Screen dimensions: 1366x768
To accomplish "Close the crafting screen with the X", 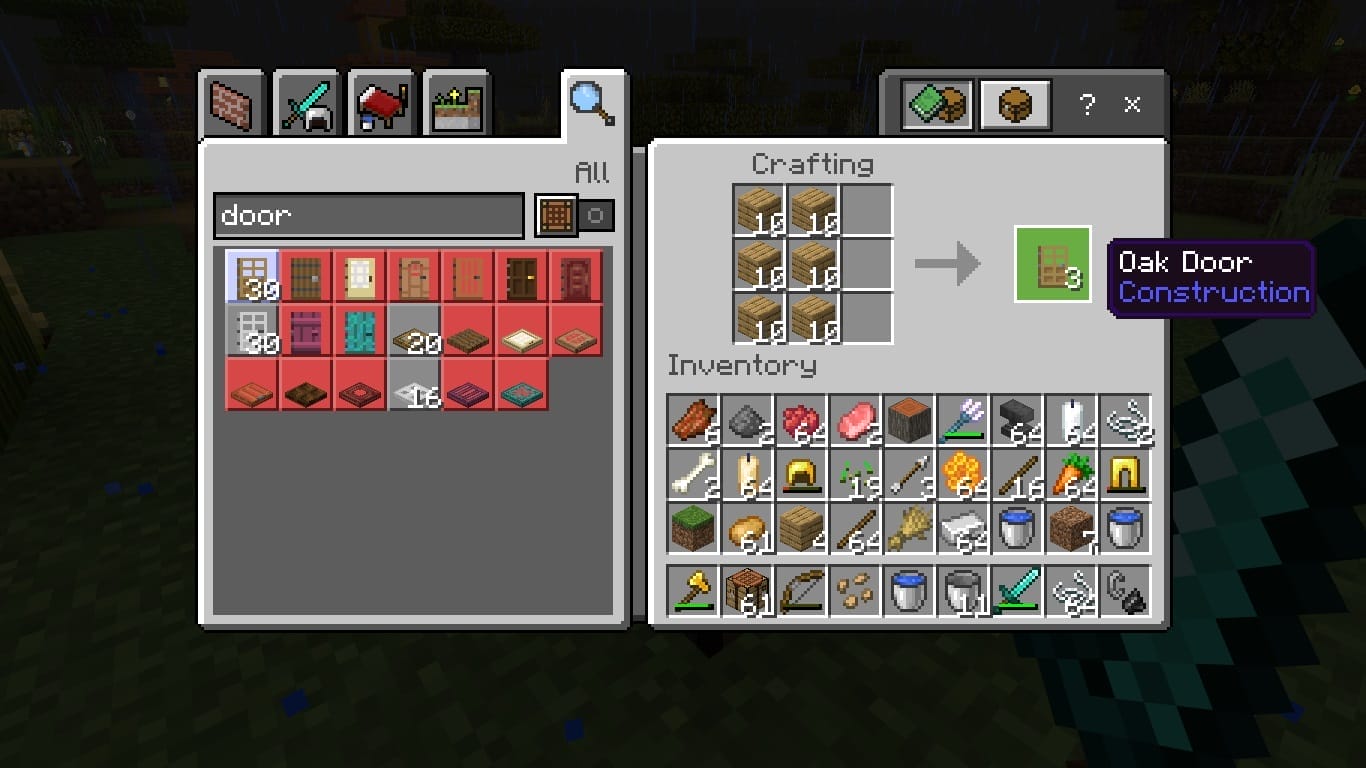I will click(x=1133, y=105).
